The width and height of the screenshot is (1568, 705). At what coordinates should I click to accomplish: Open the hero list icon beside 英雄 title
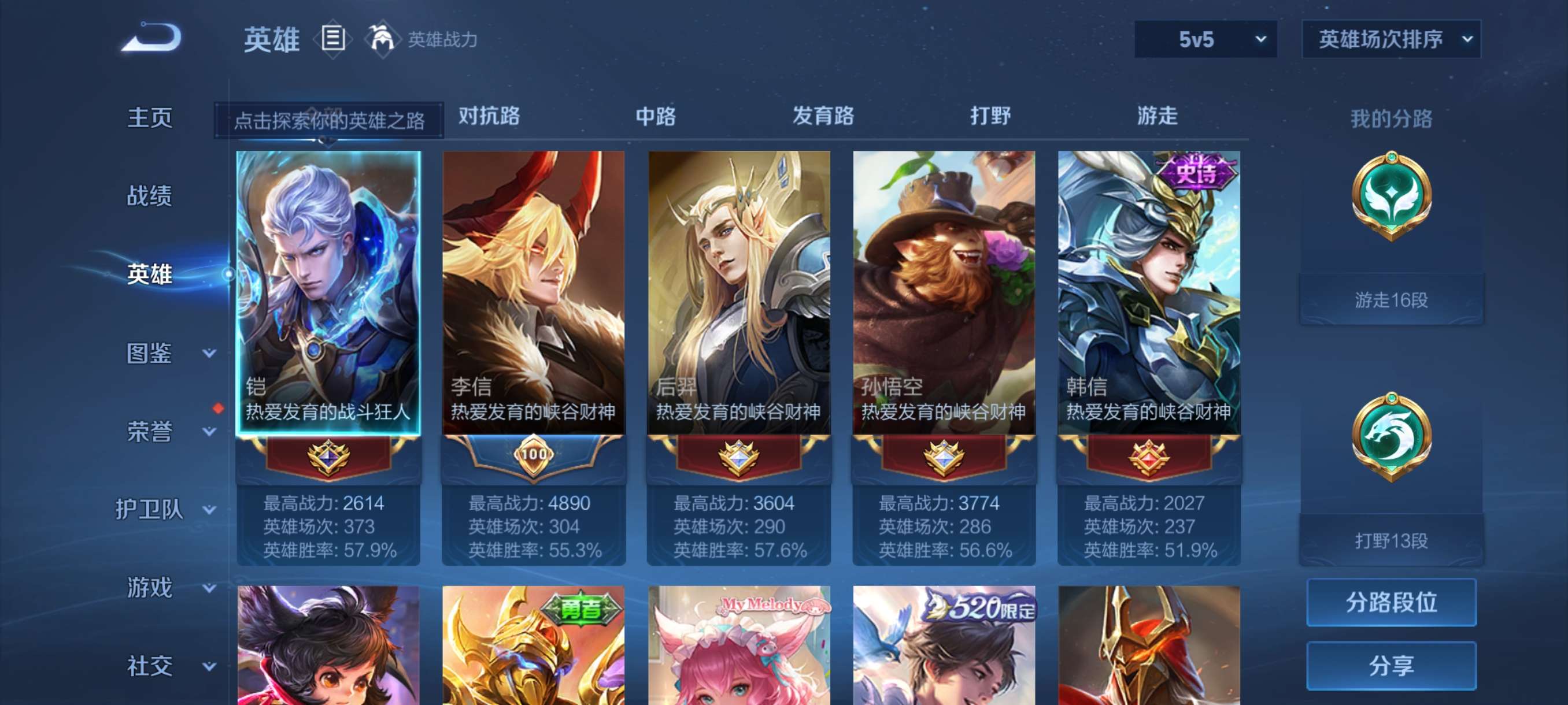pos(332,38)
